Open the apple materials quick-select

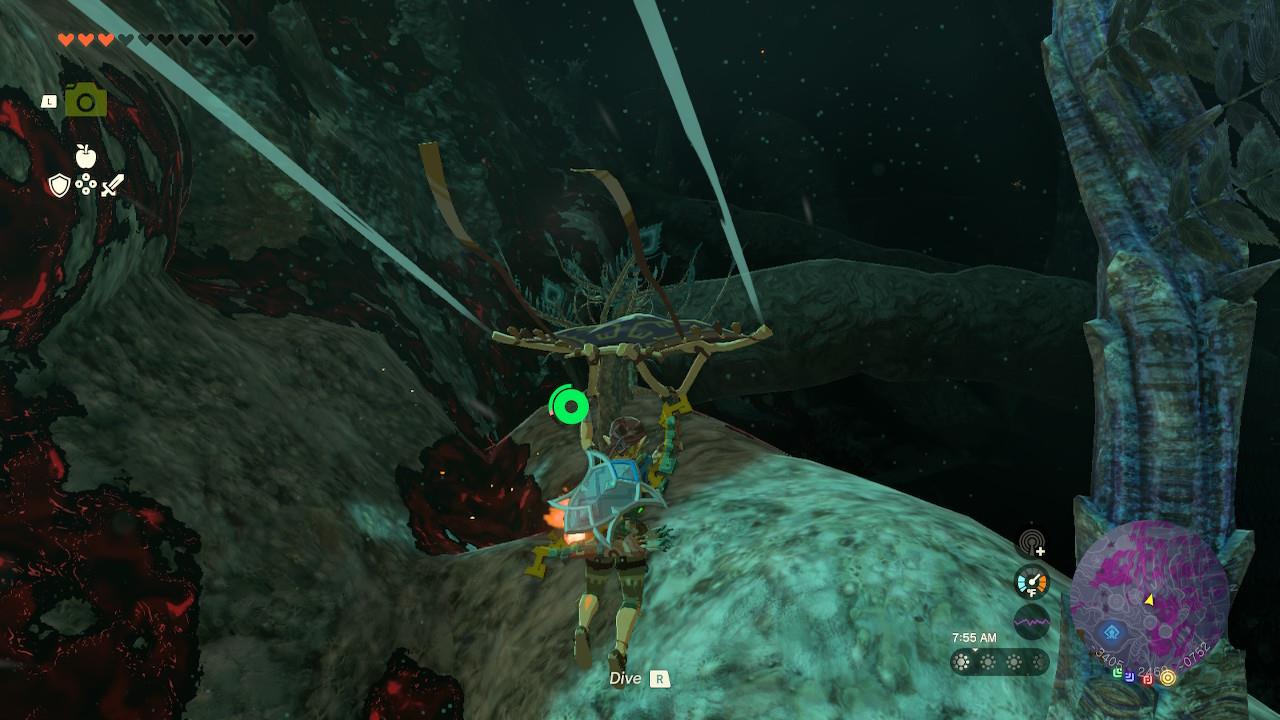(x=86, y=156)
